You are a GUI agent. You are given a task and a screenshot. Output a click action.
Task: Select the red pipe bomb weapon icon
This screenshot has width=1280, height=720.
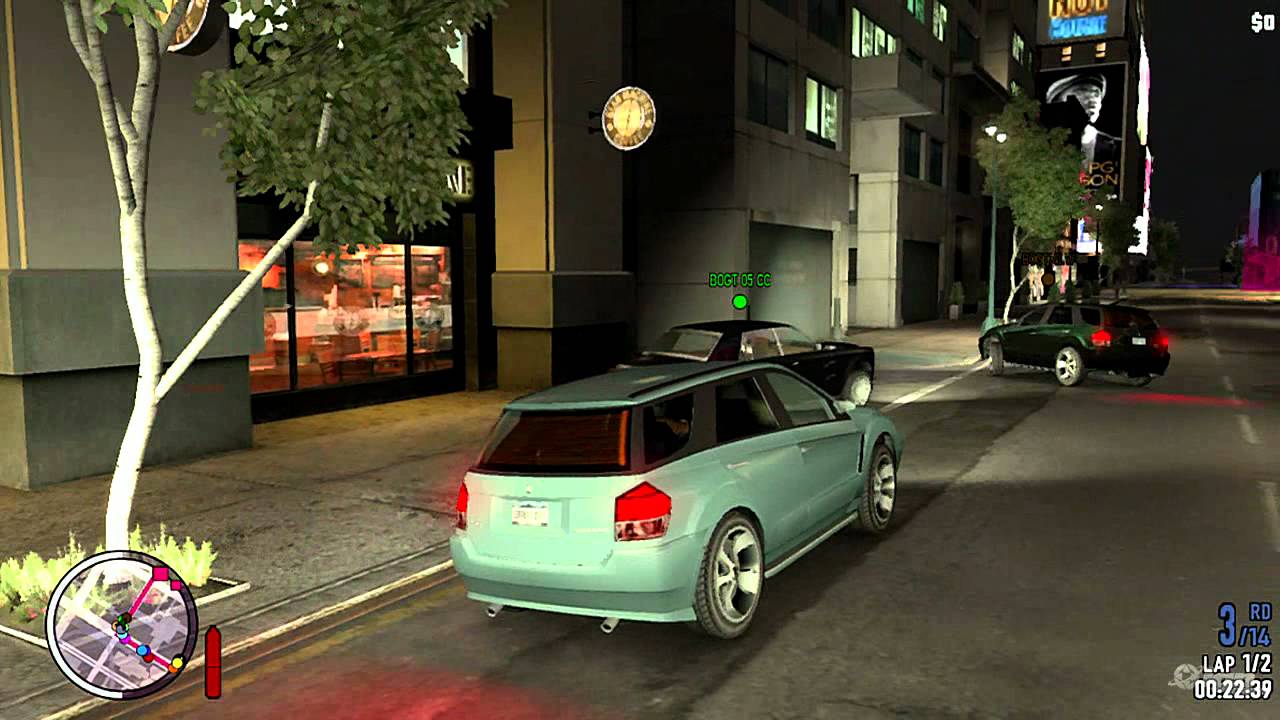[x=212, y=660]
